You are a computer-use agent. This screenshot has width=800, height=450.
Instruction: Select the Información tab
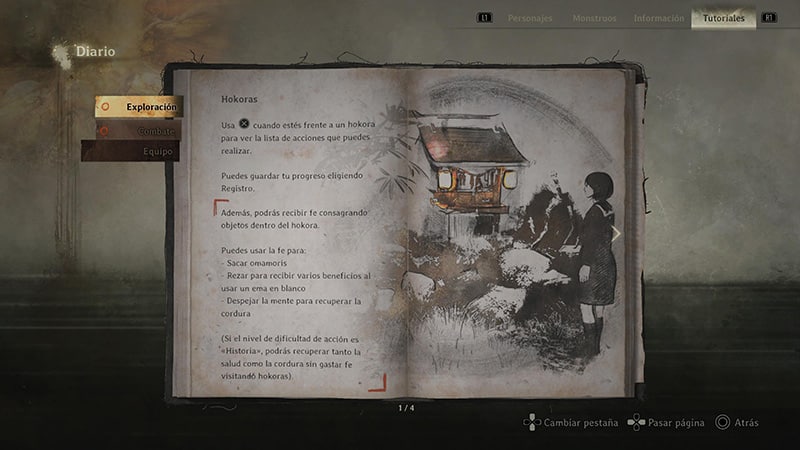[659, 18]
